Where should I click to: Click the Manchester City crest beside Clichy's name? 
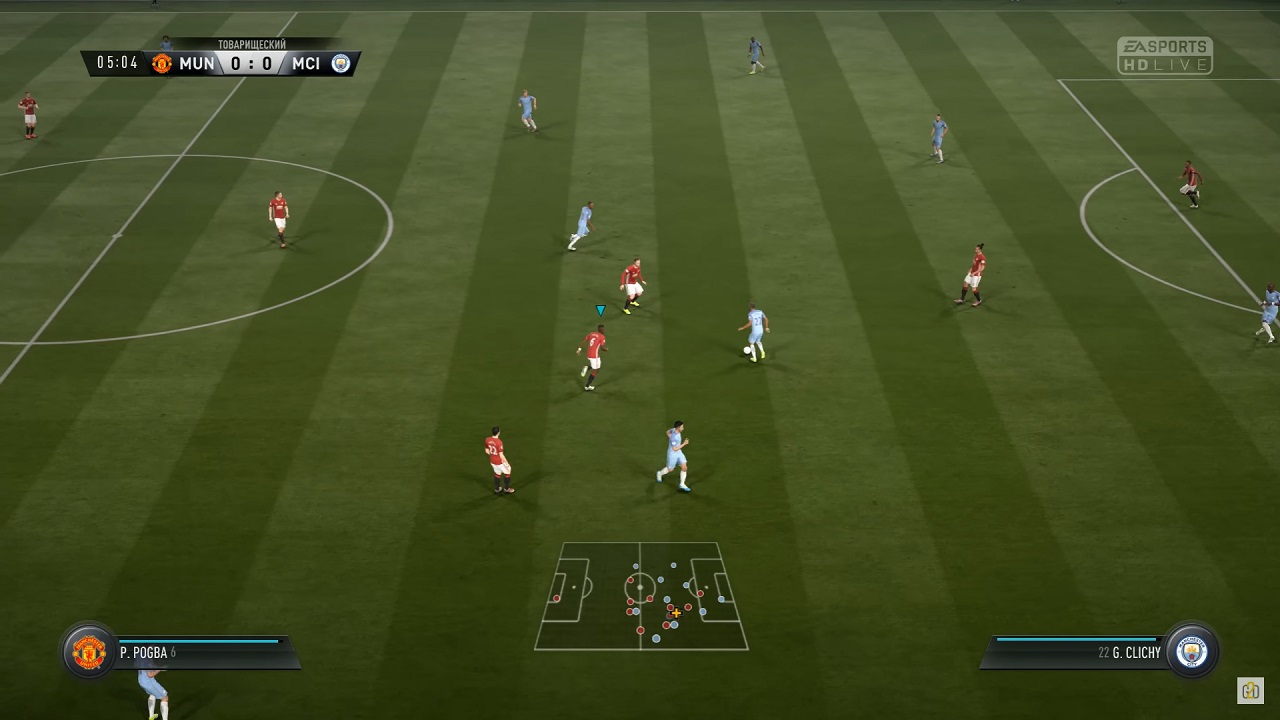[1192, 652]
